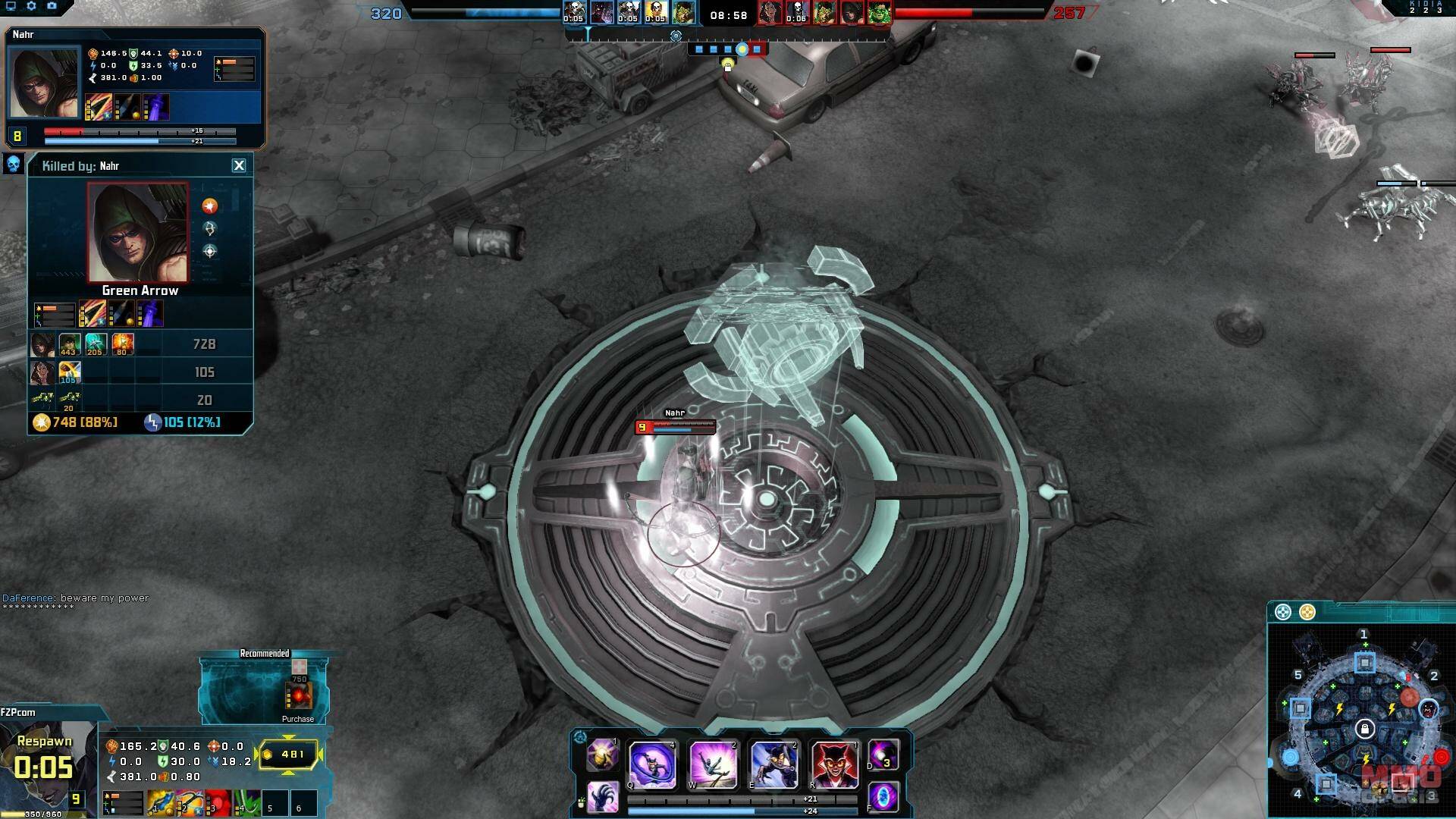This screenshot has height=819, width=1456.
Task: Open the shop via the 481 credits button
Action: (290, 755)
